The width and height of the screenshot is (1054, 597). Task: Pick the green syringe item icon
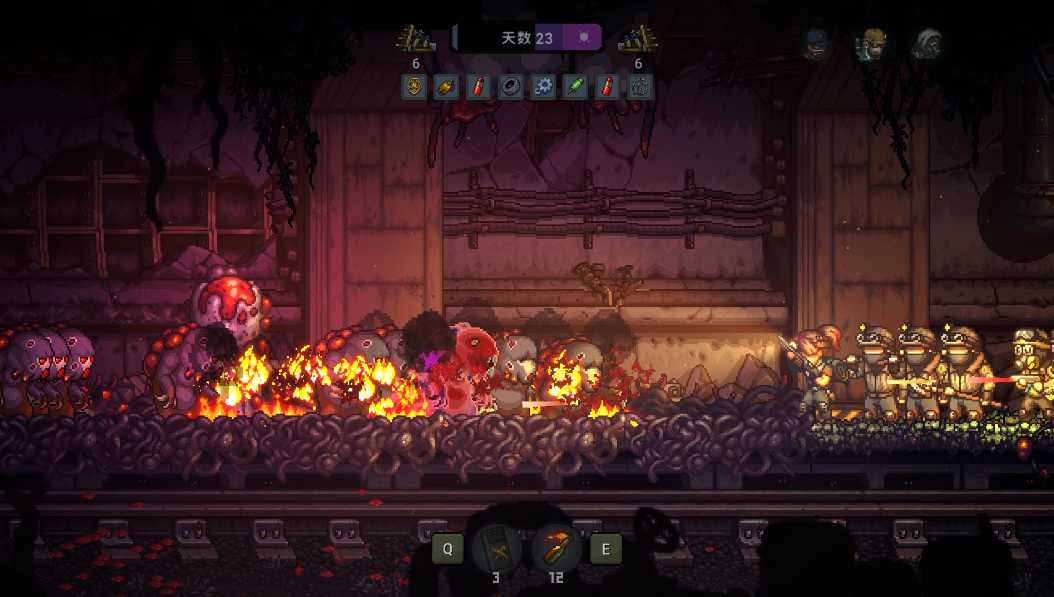[574, 87]
